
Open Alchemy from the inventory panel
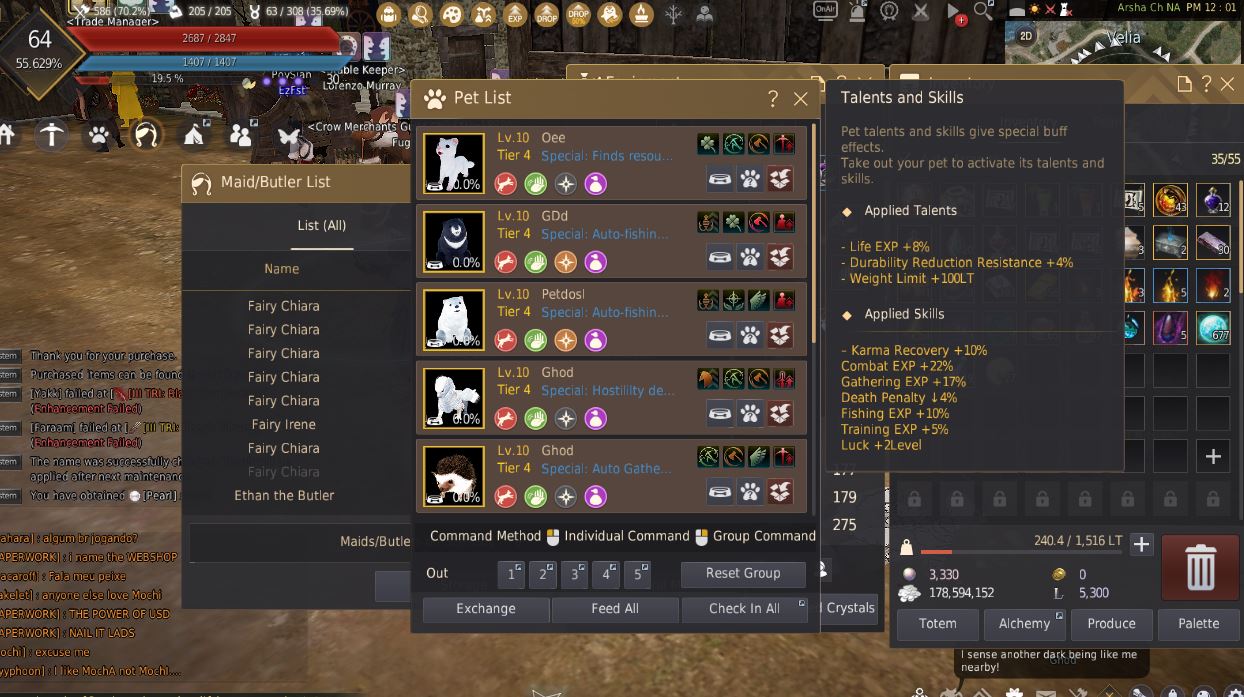click(x=1025, y=623)
